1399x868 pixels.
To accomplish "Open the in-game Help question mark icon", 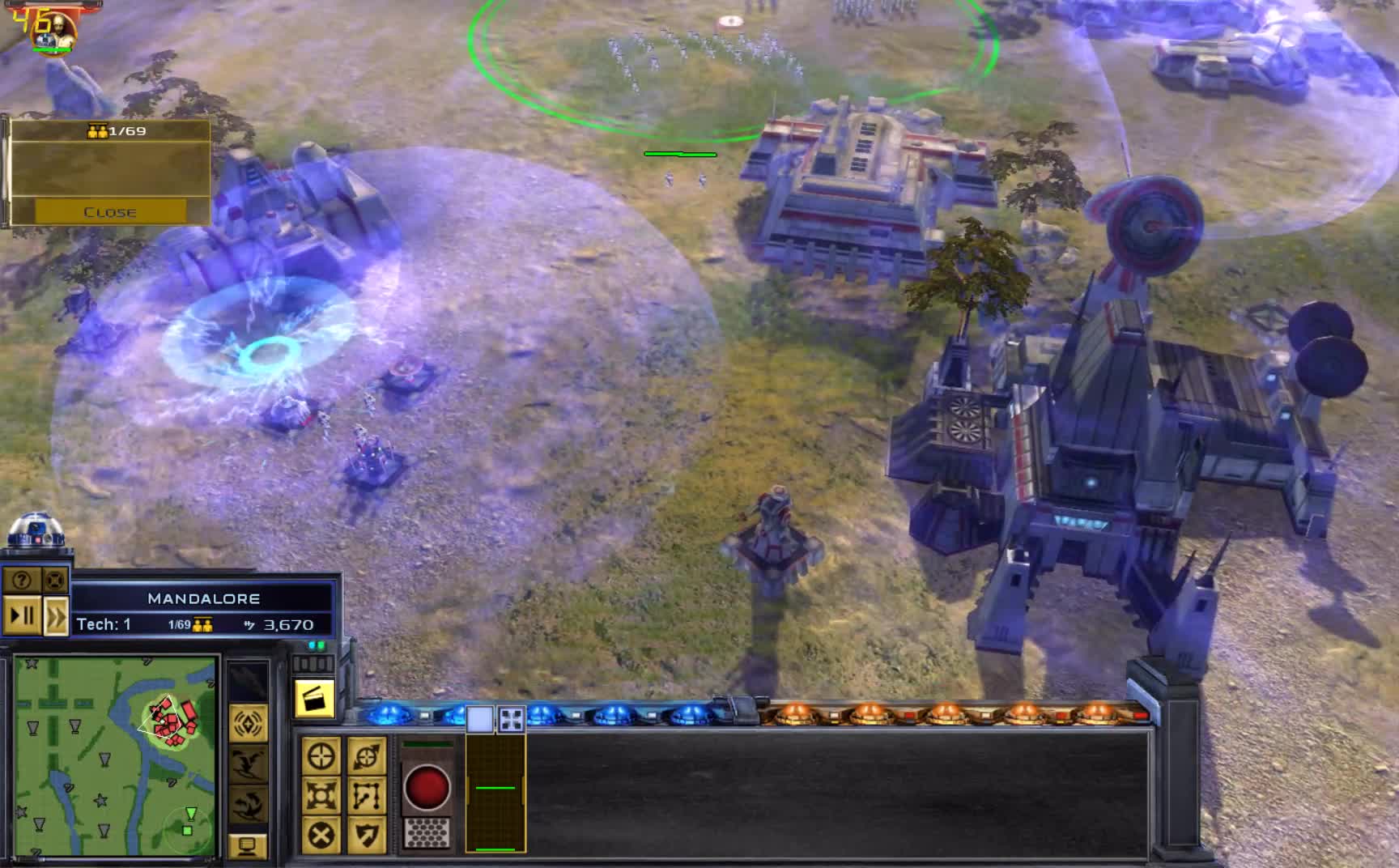I will 21,580.
